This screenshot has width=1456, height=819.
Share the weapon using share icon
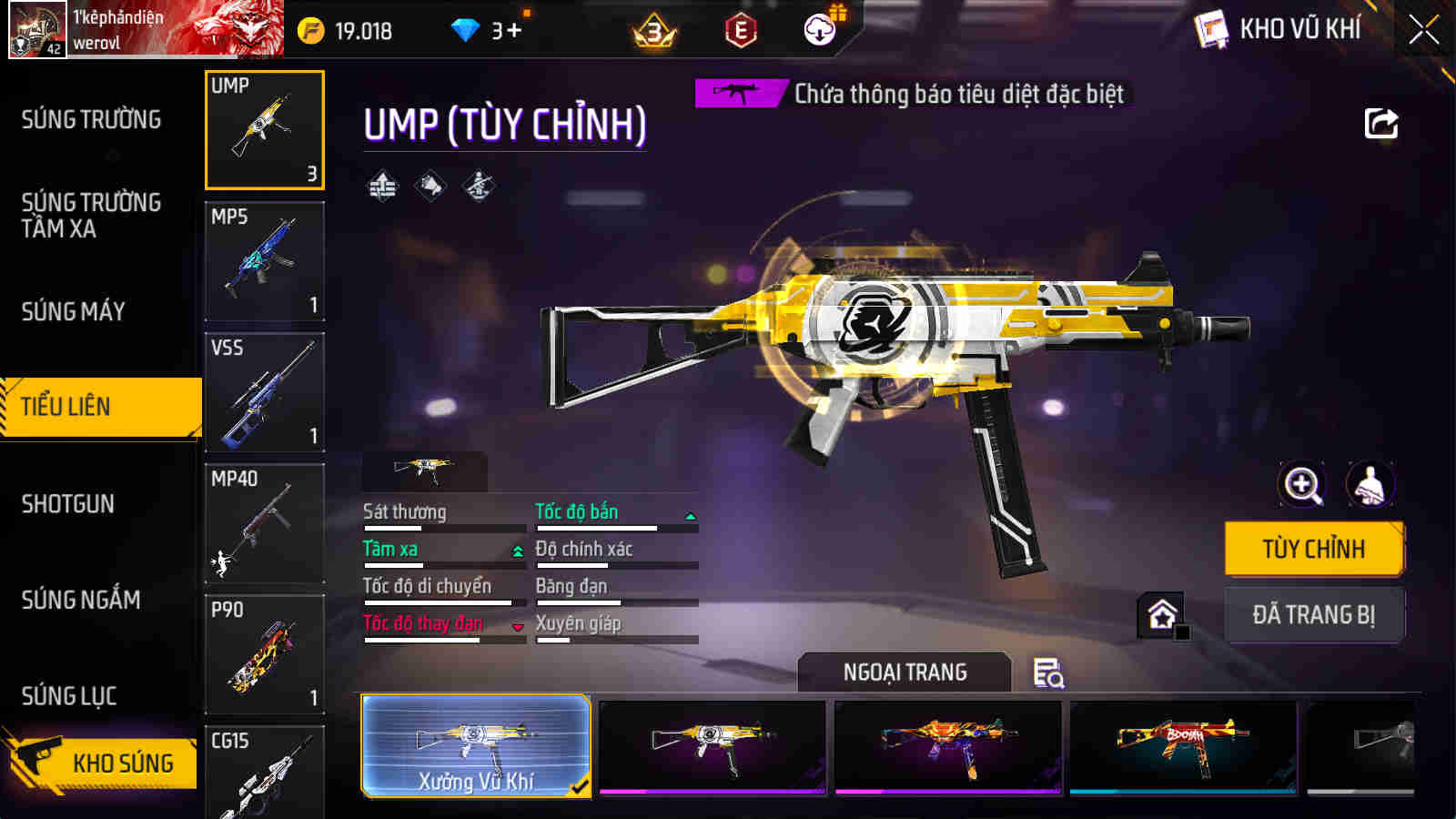point(1380,124)
